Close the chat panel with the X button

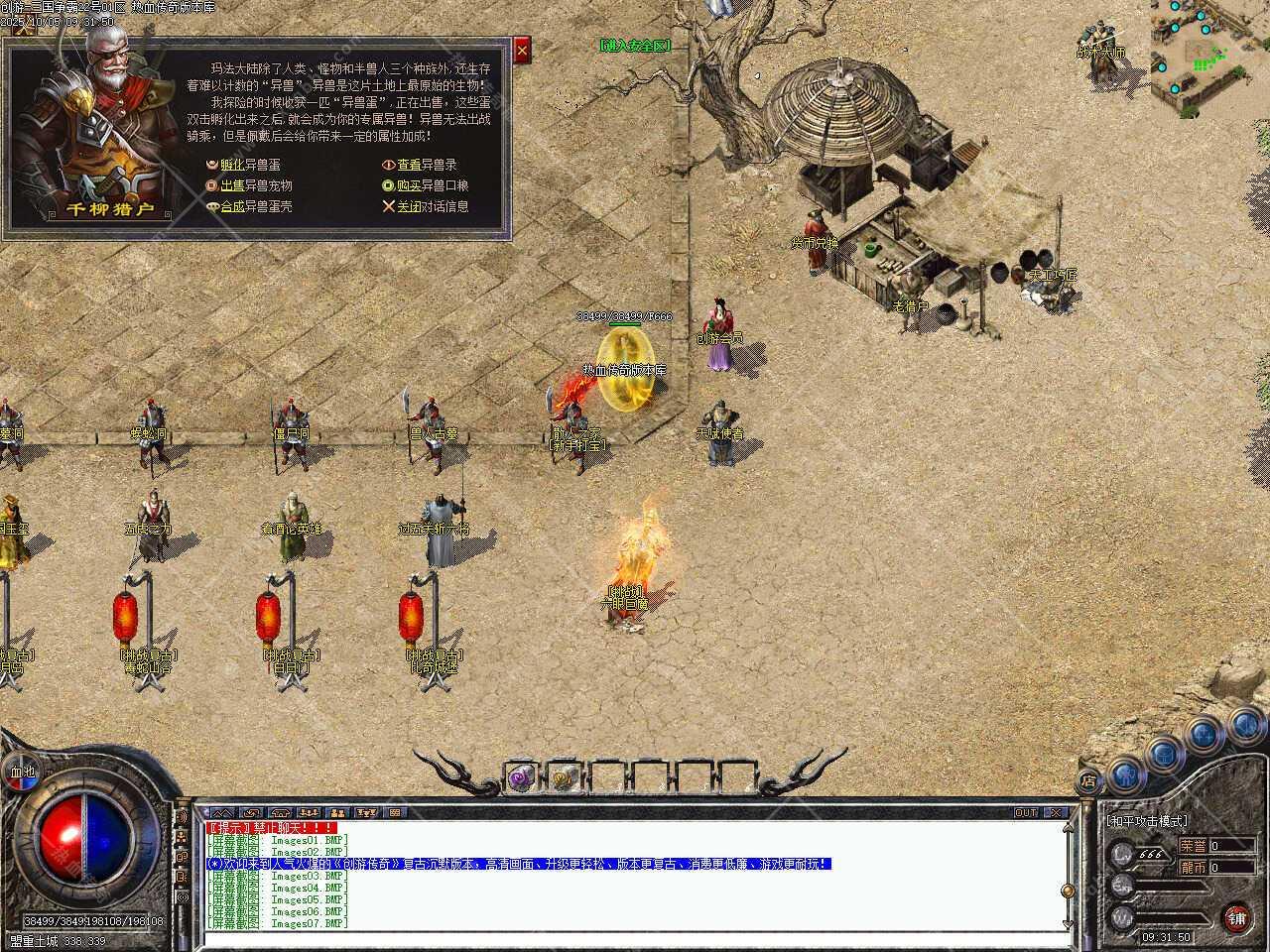pos(1055,812)
